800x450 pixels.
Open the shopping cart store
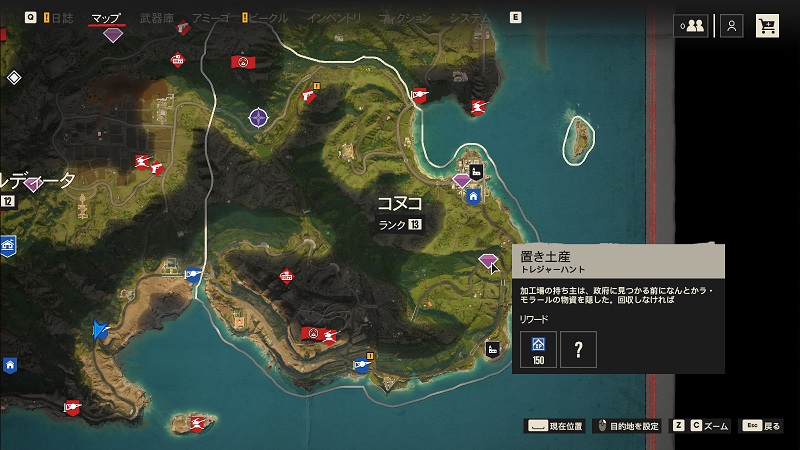pos(768,26)
